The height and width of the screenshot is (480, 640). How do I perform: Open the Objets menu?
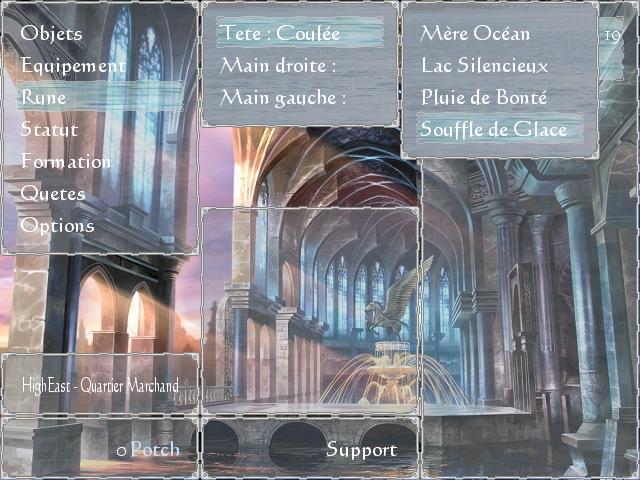click(x=52, y=34)
